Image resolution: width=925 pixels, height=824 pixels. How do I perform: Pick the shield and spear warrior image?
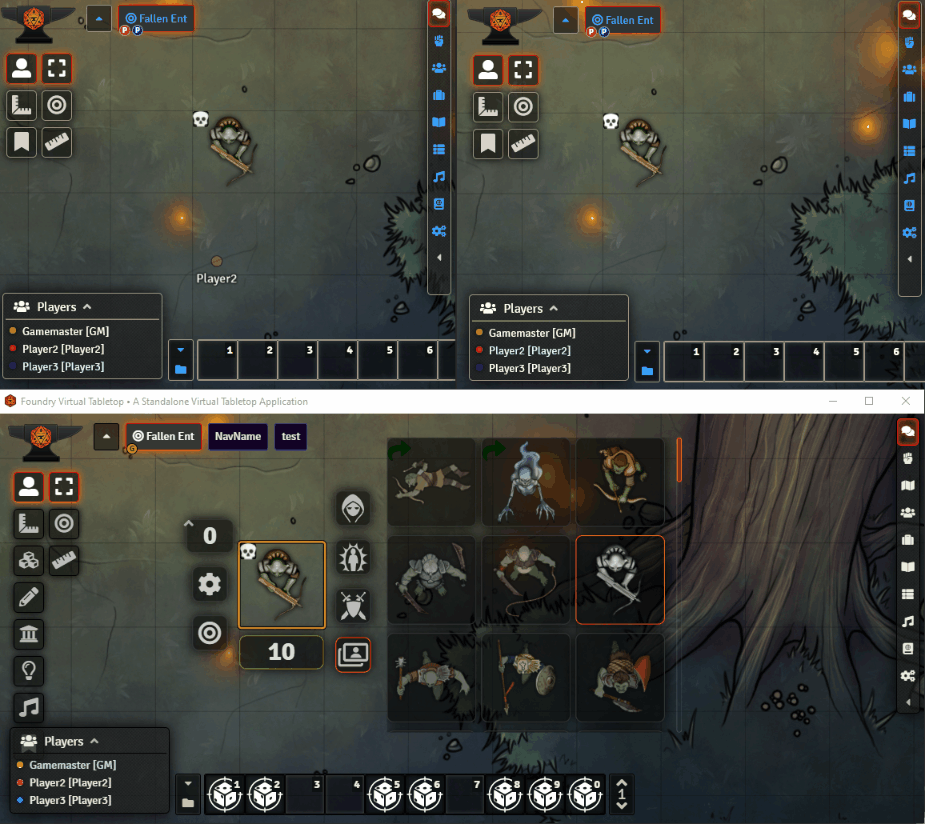click(x=526, y=678)
